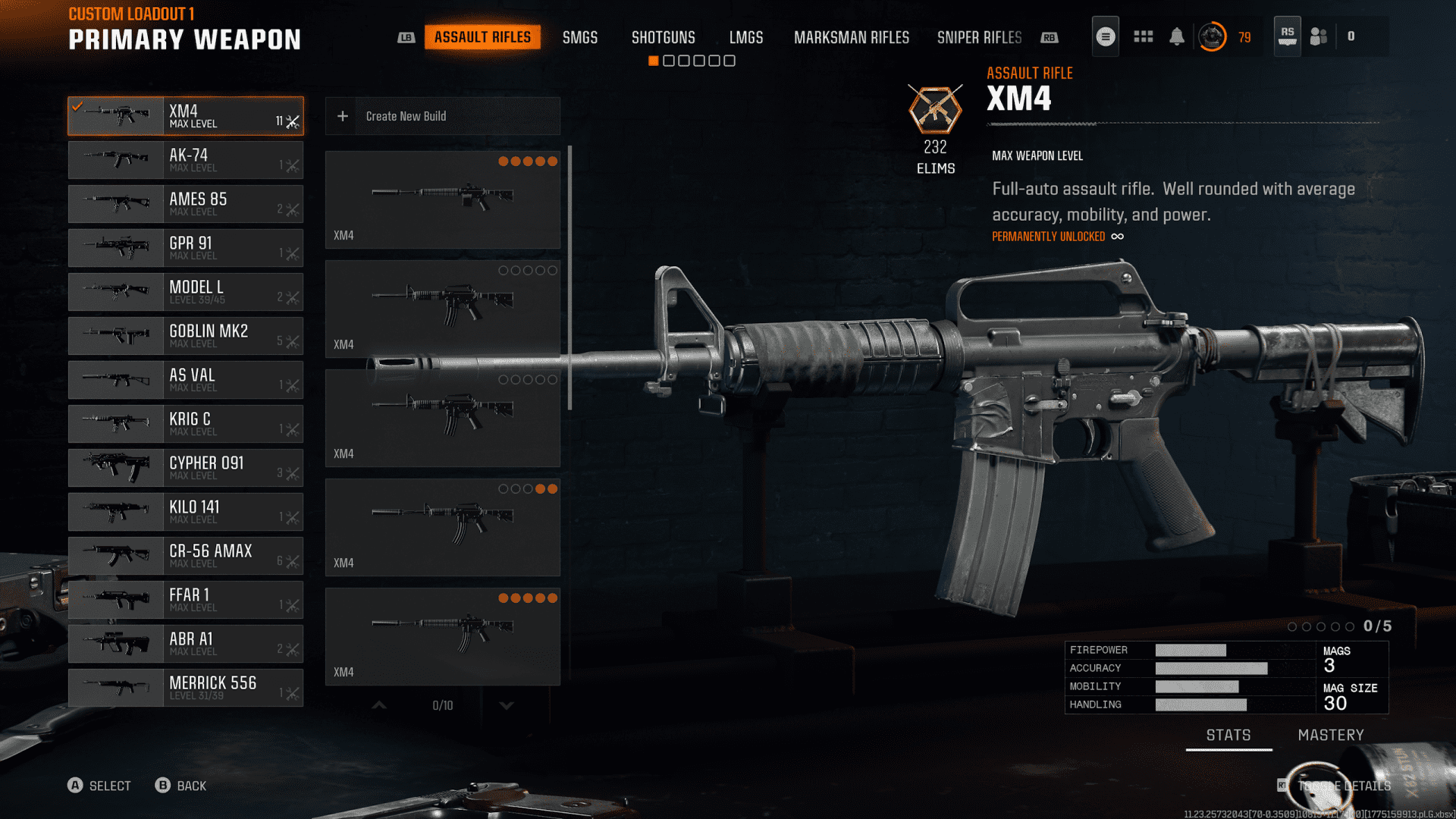Open the notifications bell
Image resolution: width=1456 pixels, height=819 pixels.
[x=1177, y=36]
